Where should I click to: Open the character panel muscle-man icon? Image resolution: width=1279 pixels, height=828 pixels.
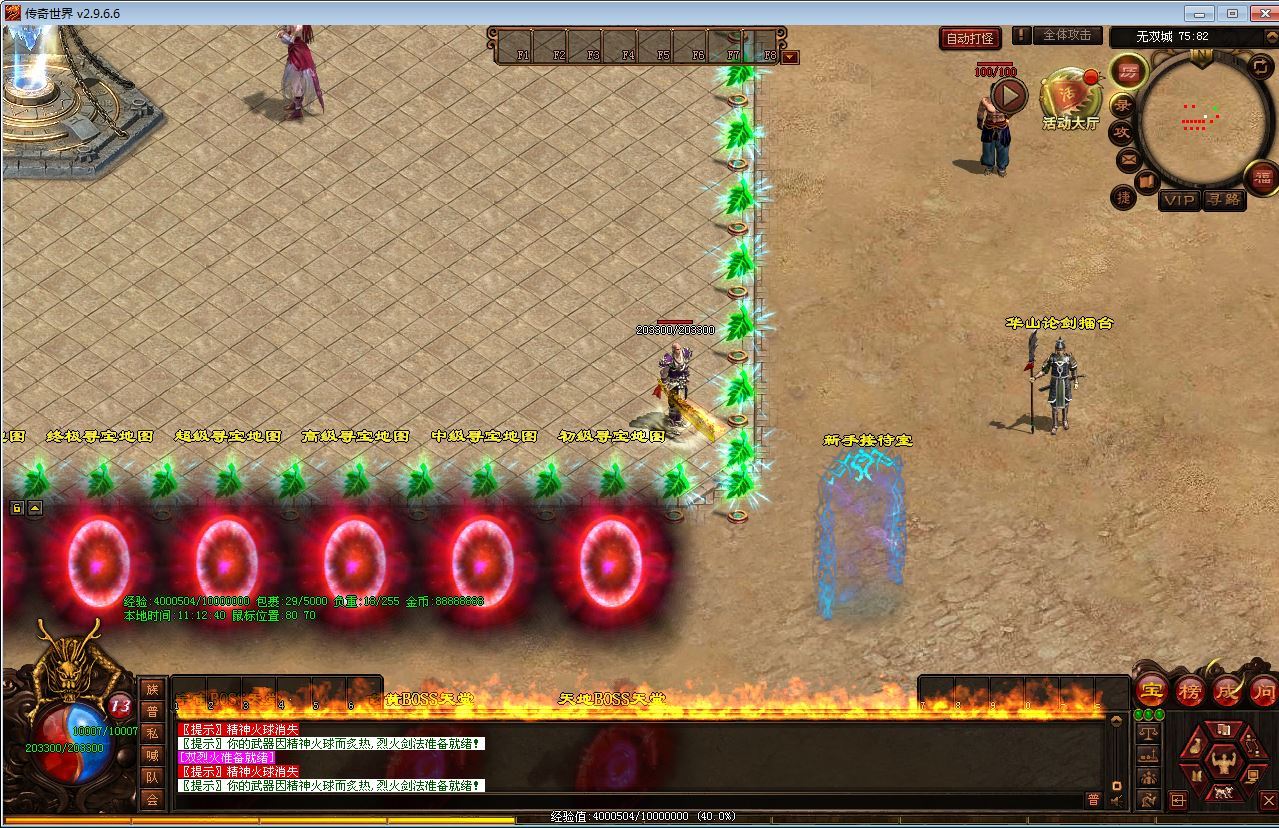click(1222, 762)
